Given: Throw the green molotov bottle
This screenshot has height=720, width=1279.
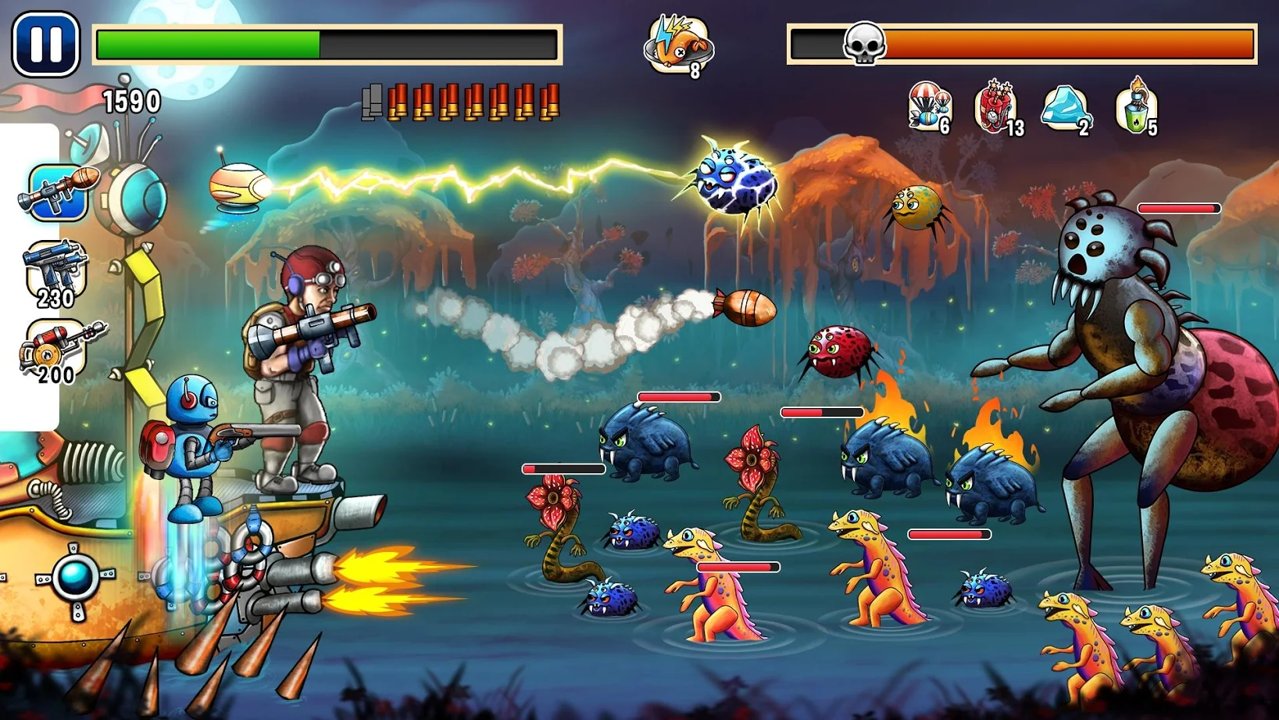Looking at the screenshot, I should click(1136, 106).
